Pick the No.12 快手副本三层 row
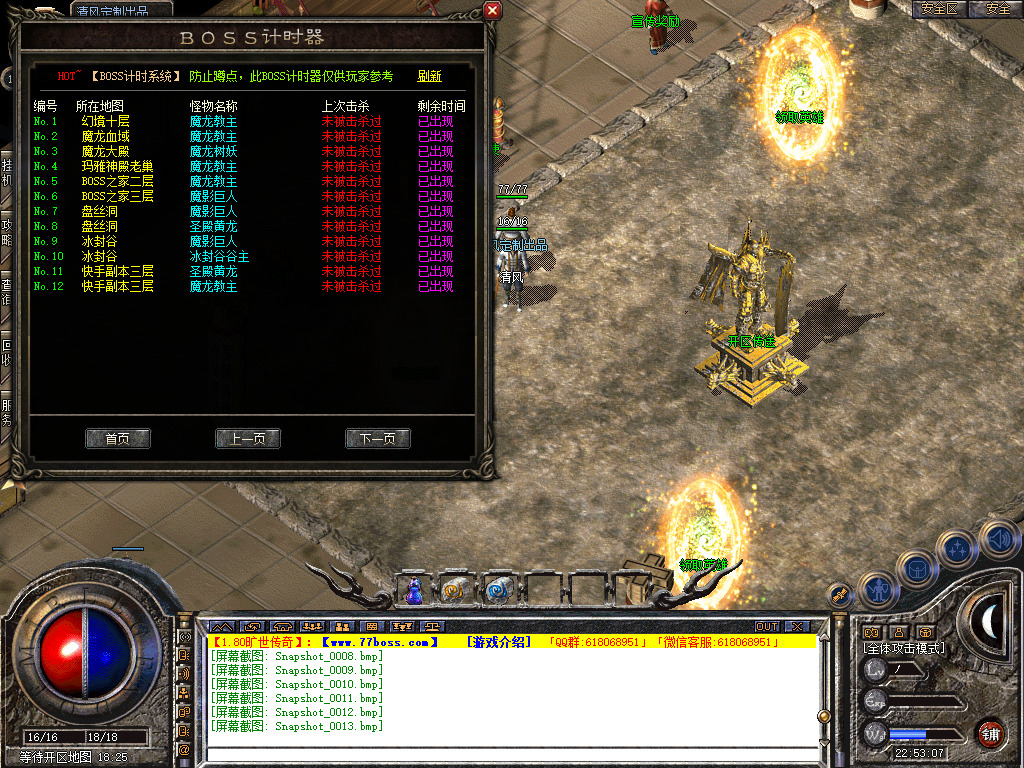The height and width of the screenshot is (768, 1024). 117,286
